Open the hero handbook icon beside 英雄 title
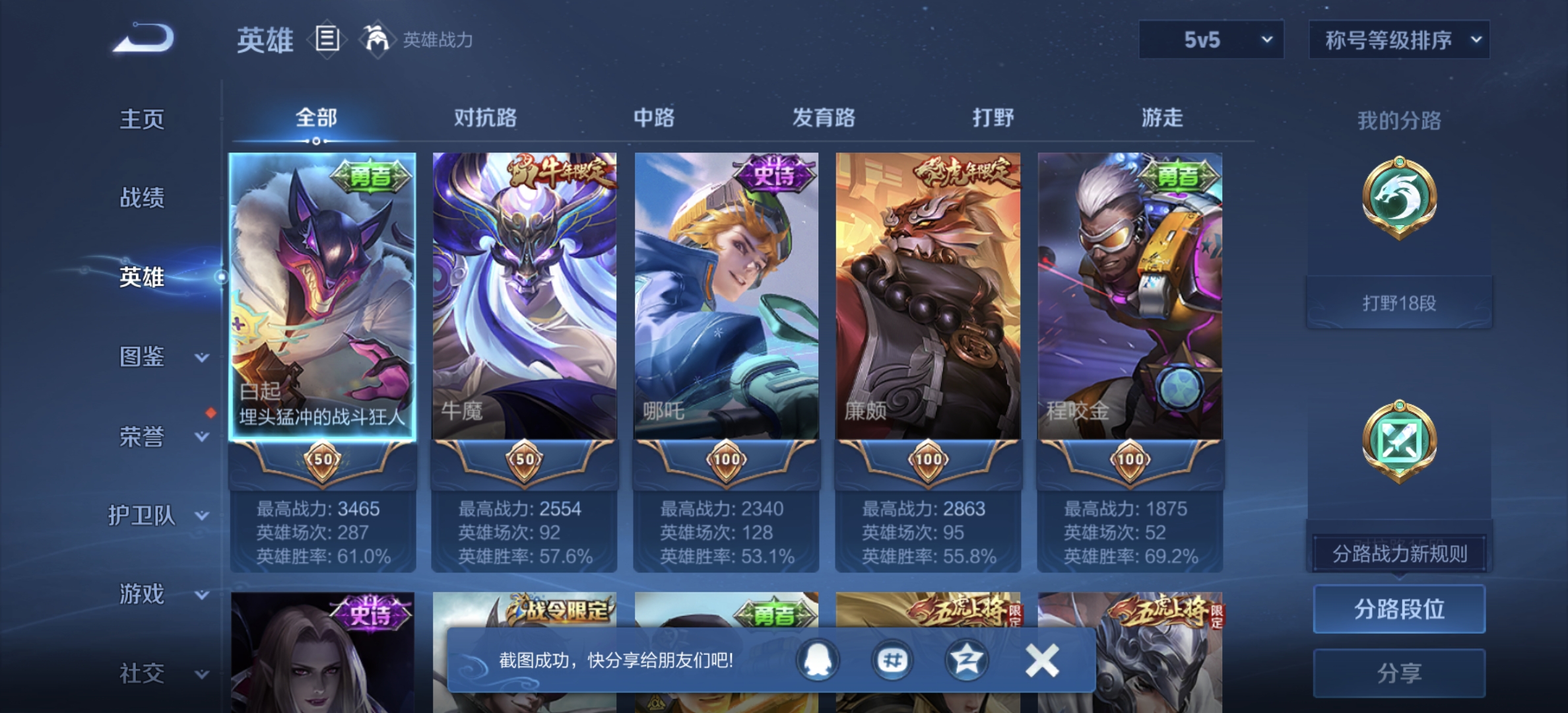This screenshot has height=713, width=1568. [x=327, y=40]
